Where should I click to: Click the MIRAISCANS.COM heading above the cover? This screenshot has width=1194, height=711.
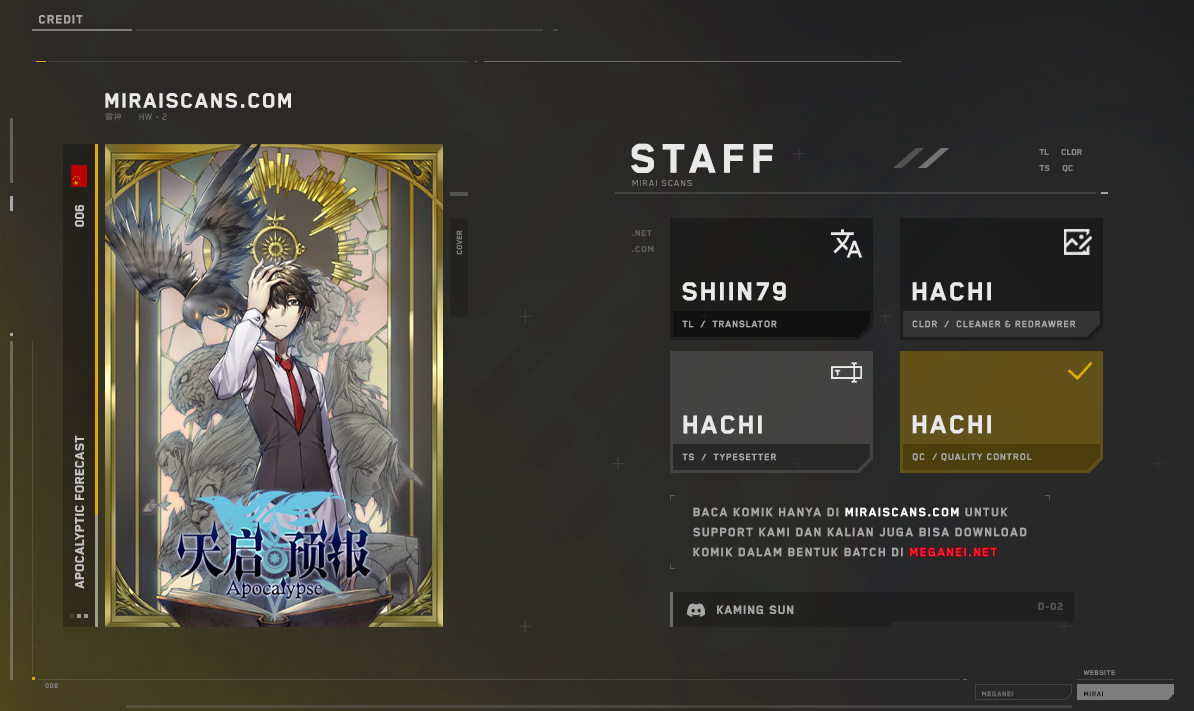pos(198,101)
